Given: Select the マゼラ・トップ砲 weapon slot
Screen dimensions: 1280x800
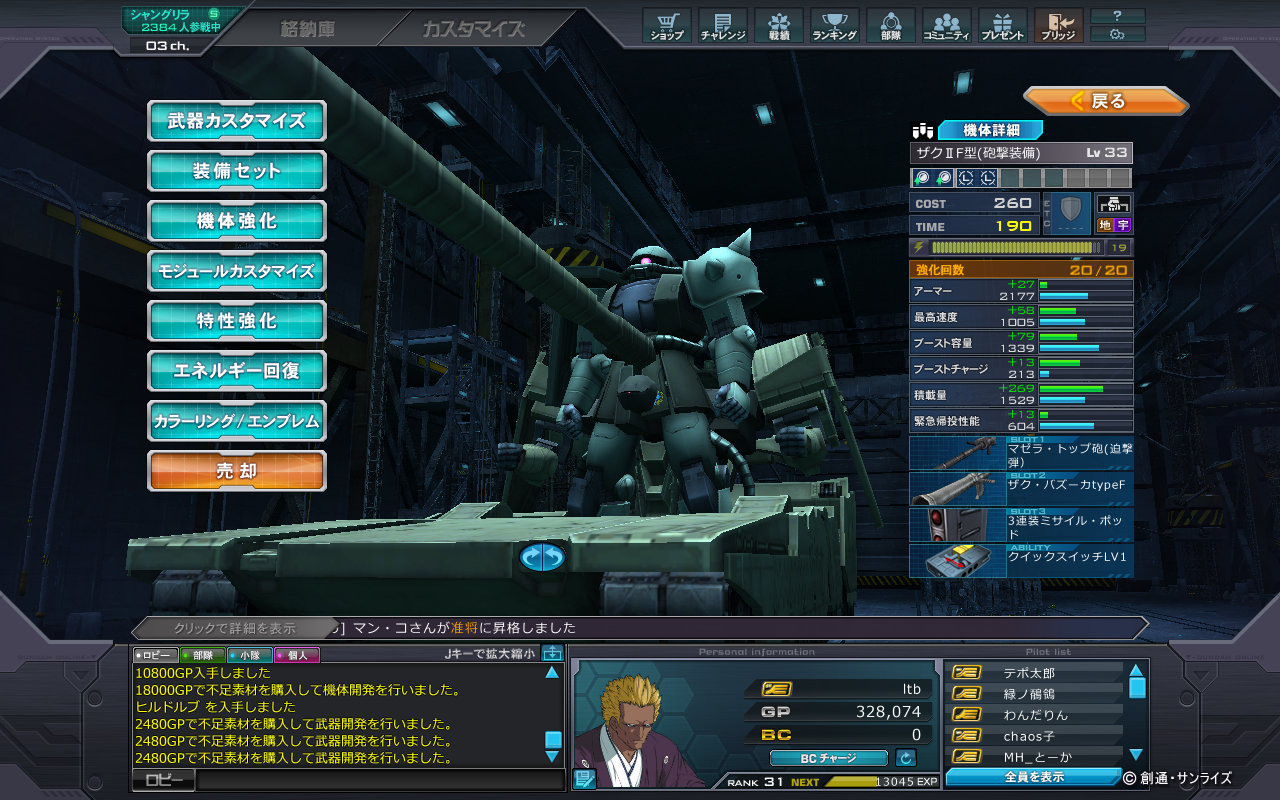Looking at the screenshot, I should point(1021,454).
